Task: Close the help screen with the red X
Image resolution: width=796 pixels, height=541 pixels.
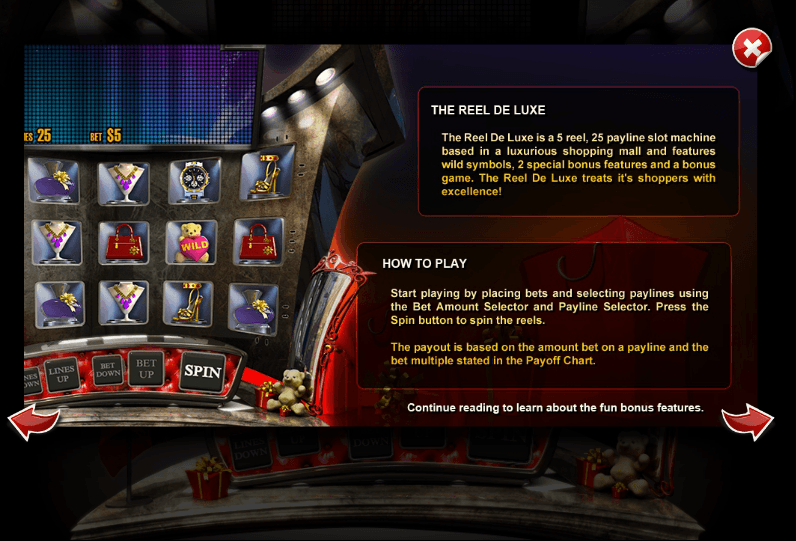Action: [751, 47]
